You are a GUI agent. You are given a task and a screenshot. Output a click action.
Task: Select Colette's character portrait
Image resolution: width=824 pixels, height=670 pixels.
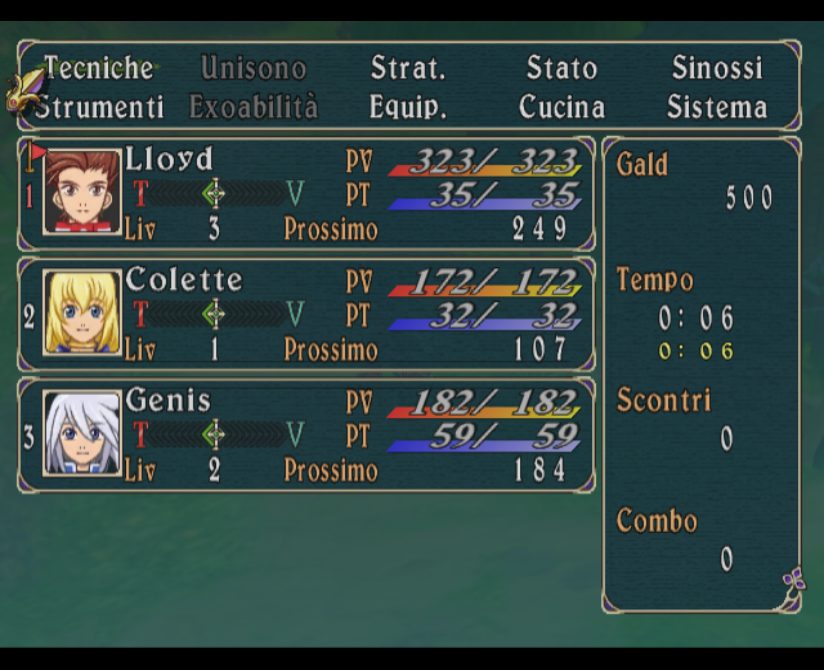(82, 313)
